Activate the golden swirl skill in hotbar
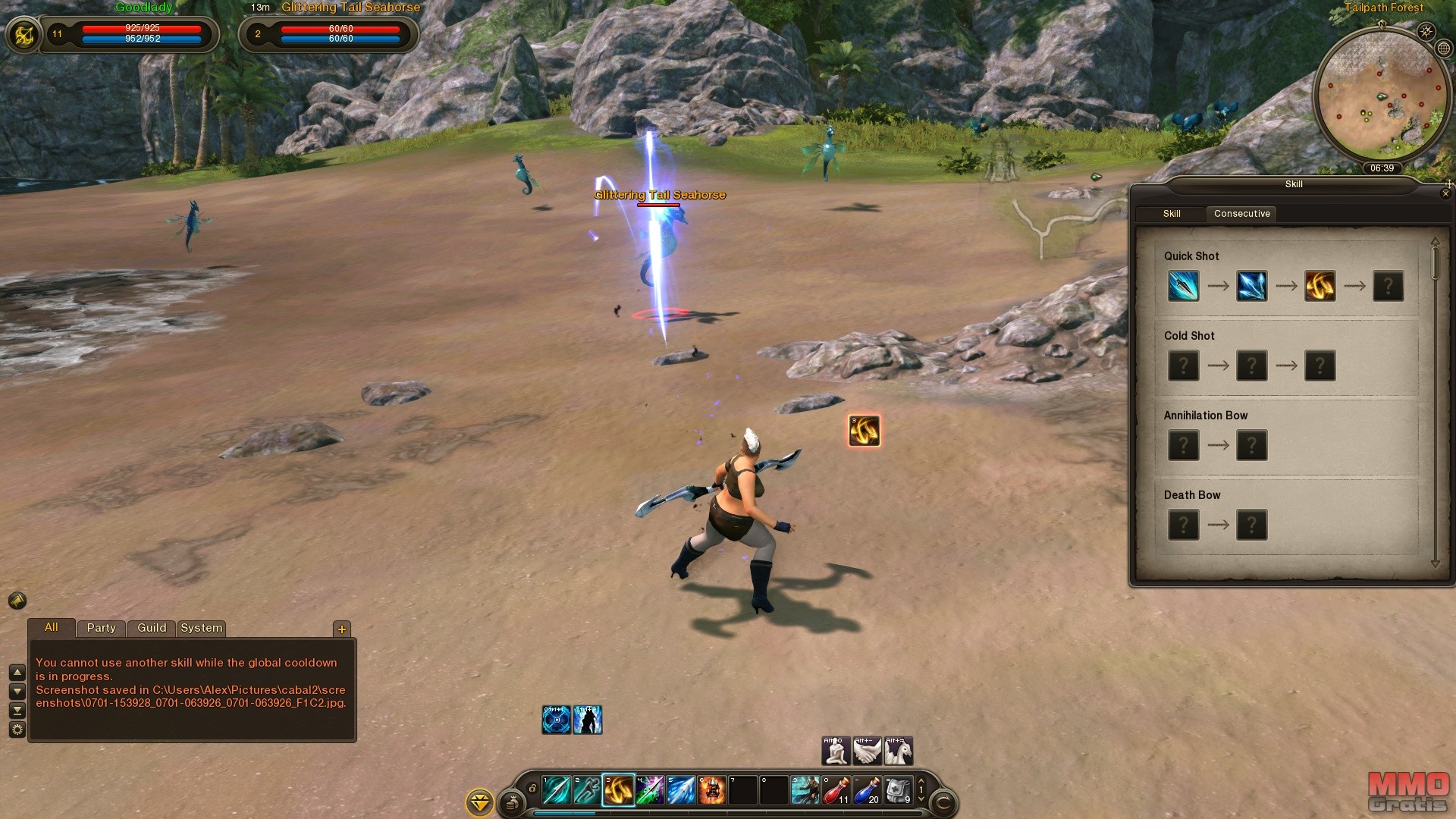This screenshot has width=1456, height=819. (619, 790)
